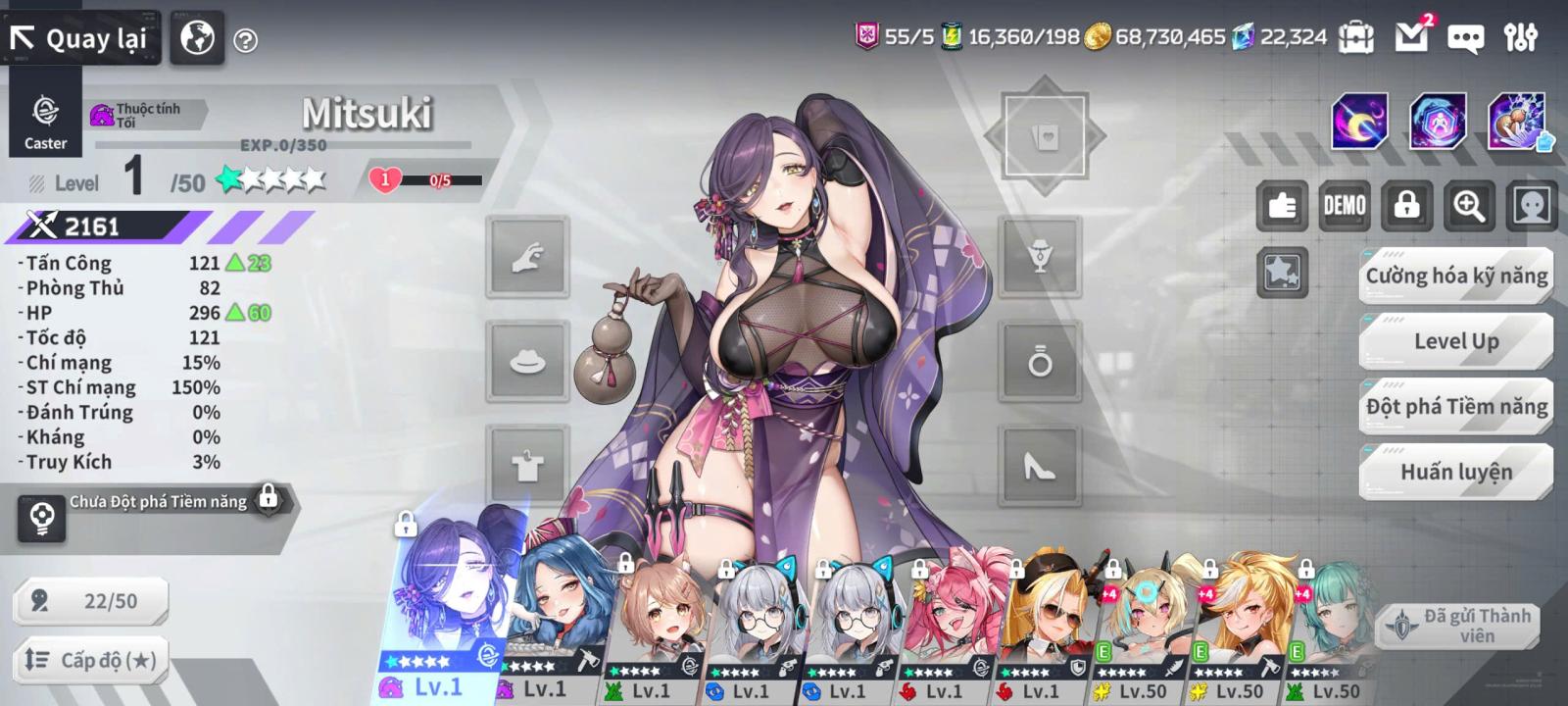1568x706 pixels.
Task: Open the chat speech bubble
Action: click(1465, 38)
